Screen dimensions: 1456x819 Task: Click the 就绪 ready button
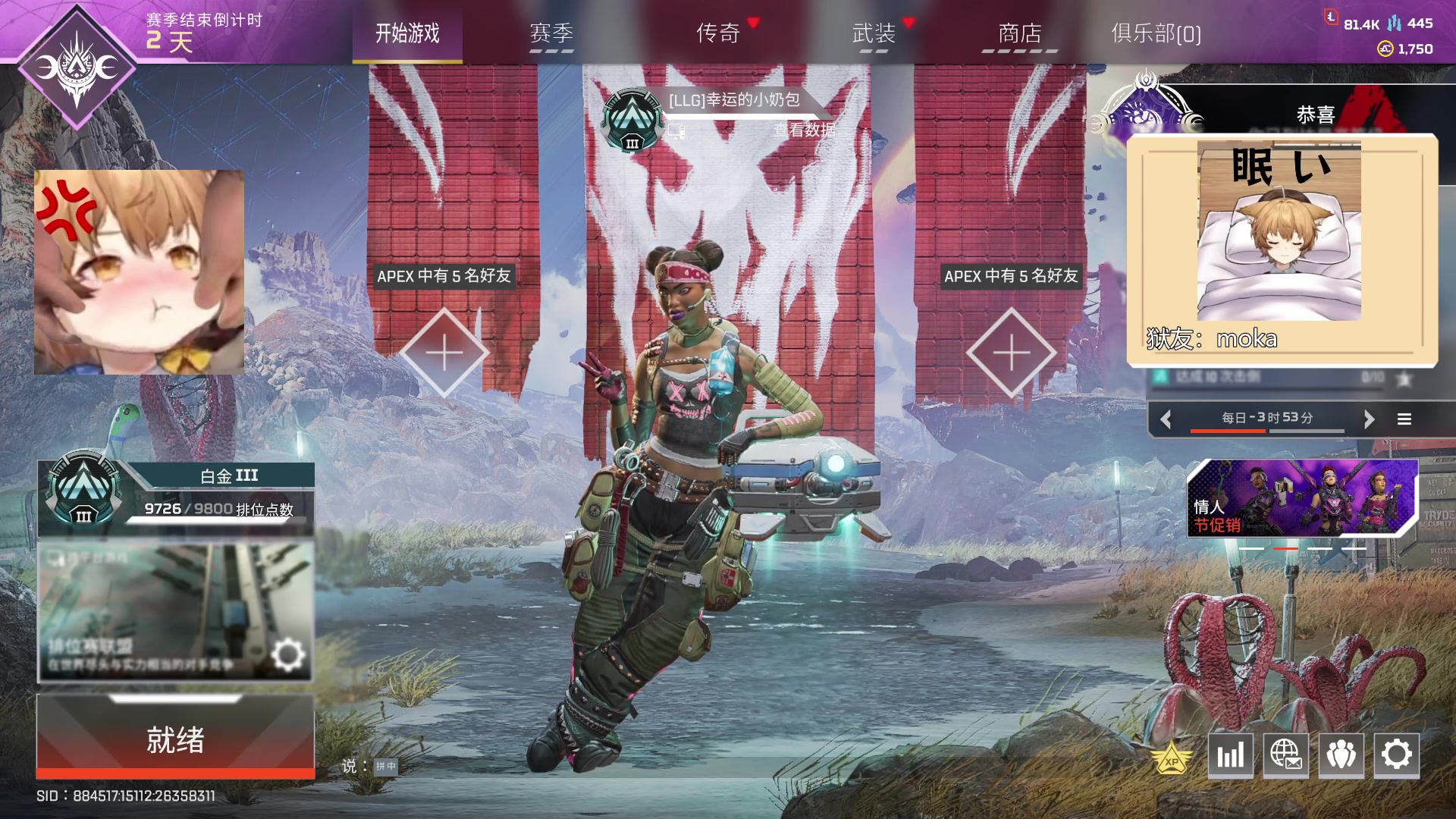(x=175, y=739)
